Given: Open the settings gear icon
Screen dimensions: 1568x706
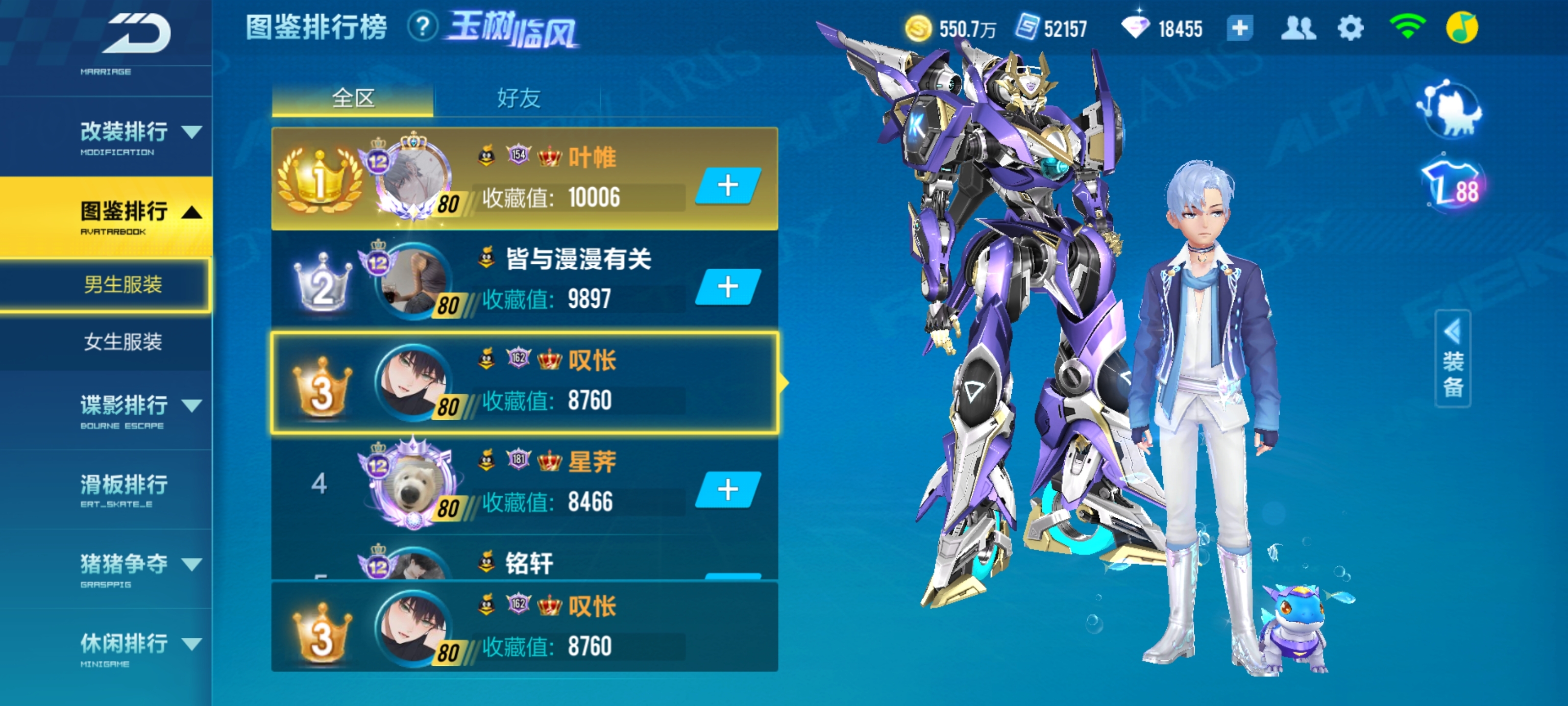Looking at the screenshot, I should (1352, 27).
